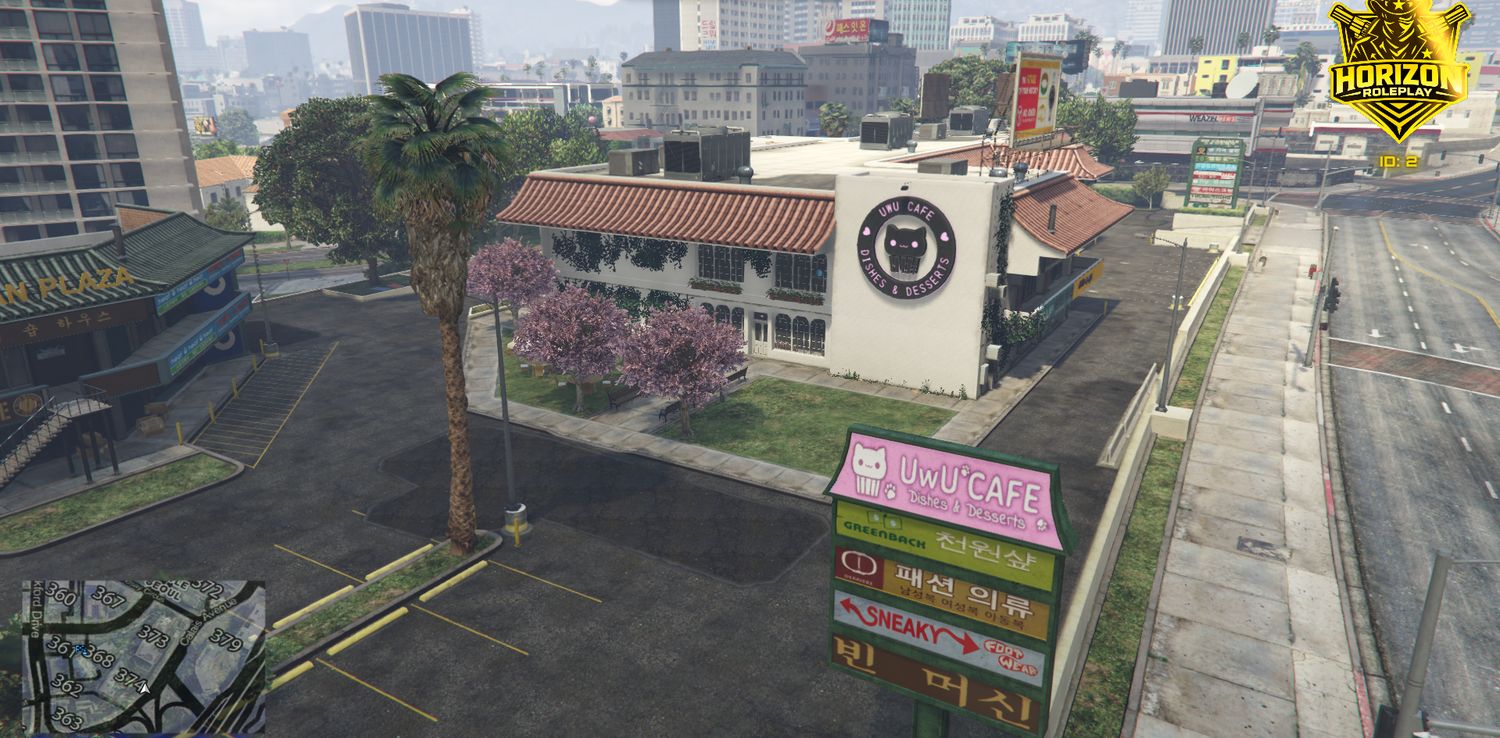Screen dimensions: 1500x738
Task: Click the Little Seoul label on the minimap
Action: pos(164,589)
